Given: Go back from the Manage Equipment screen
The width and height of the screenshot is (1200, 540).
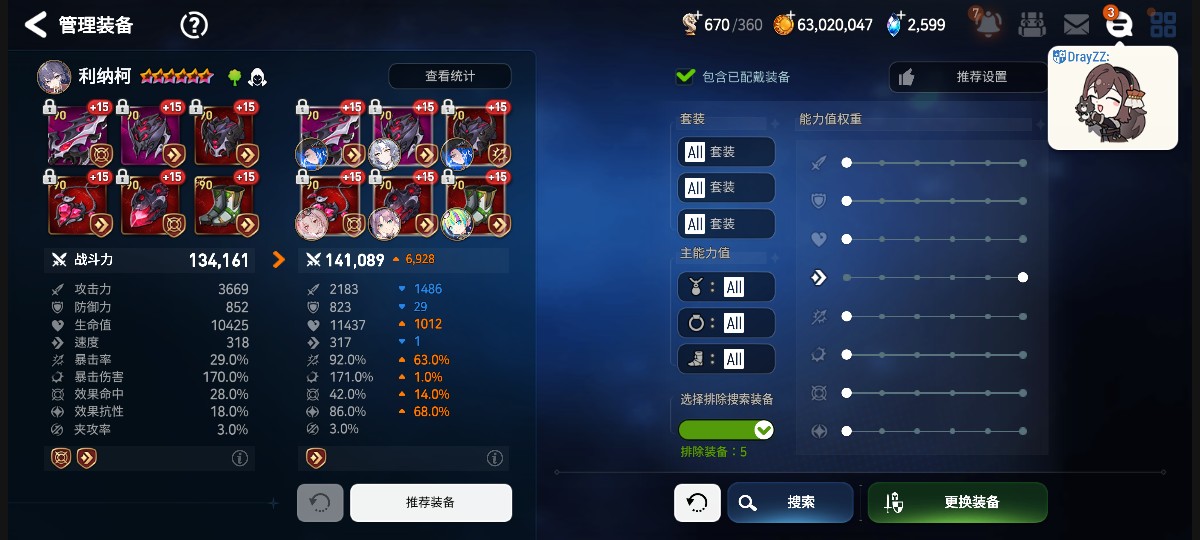Looking at the screenshot, I should tap(36, 24).
